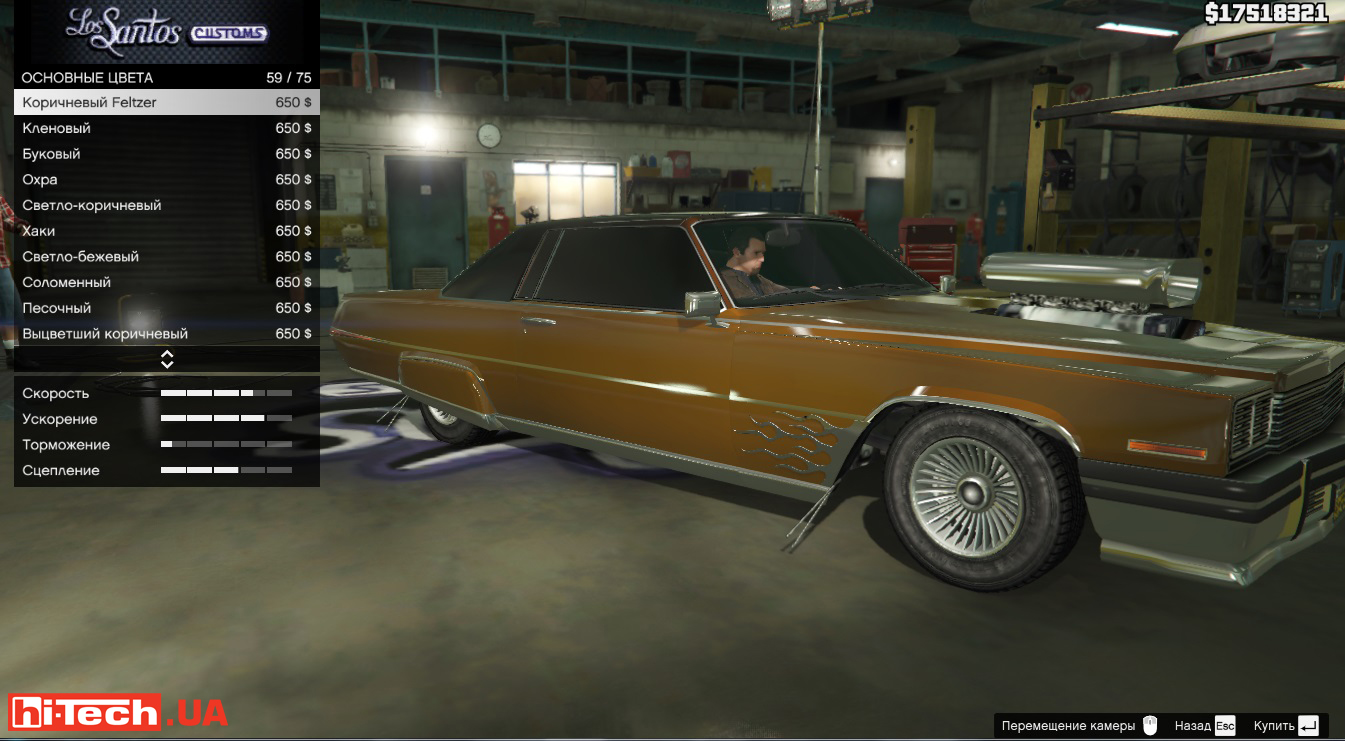Click the list scroll arrows below the colors
Viewport: 1345px width, 741px height.
(x=167, y=359)
